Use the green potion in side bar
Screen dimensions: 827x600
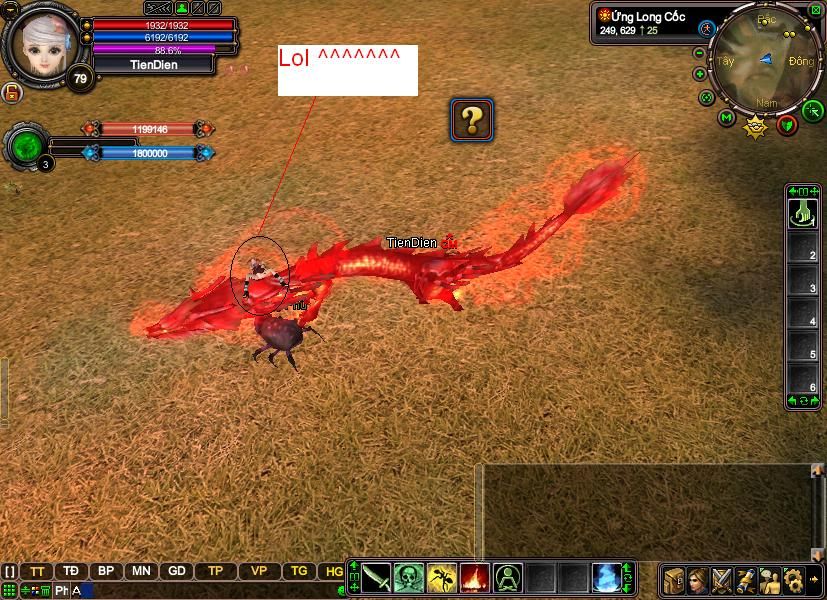tap(803, 213)
